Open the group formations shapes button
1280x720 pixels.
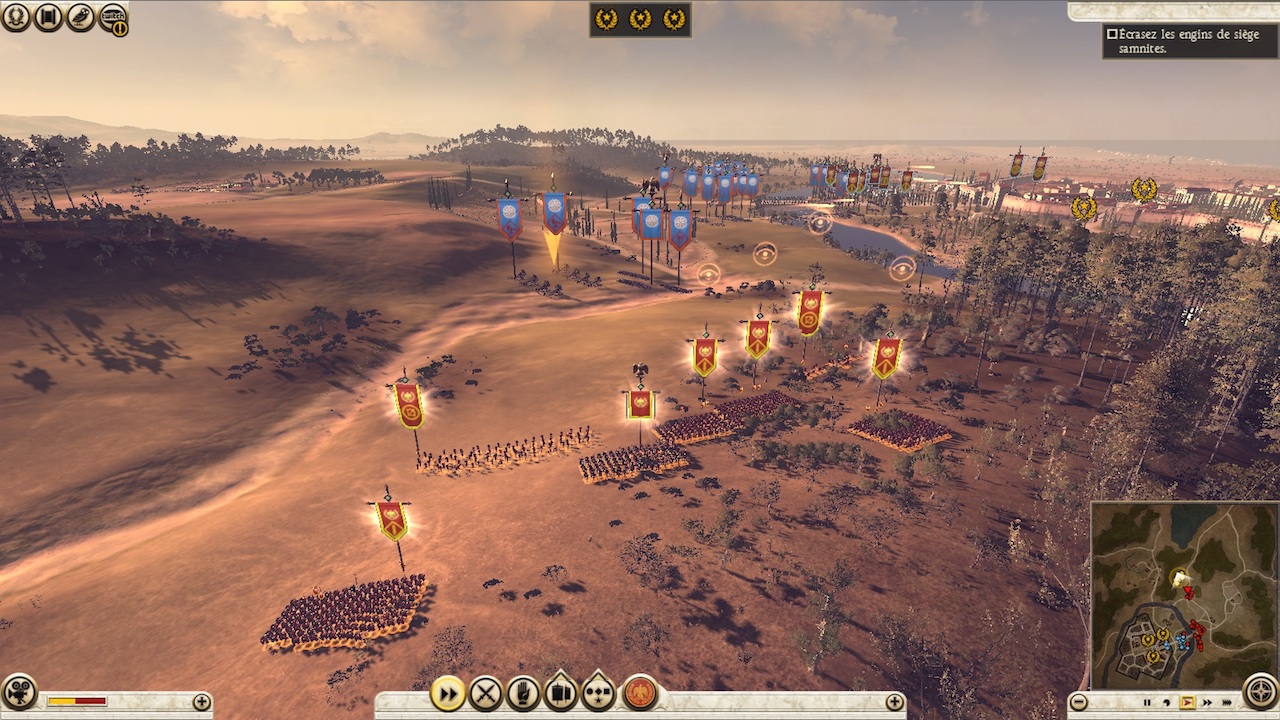[598, 692]
